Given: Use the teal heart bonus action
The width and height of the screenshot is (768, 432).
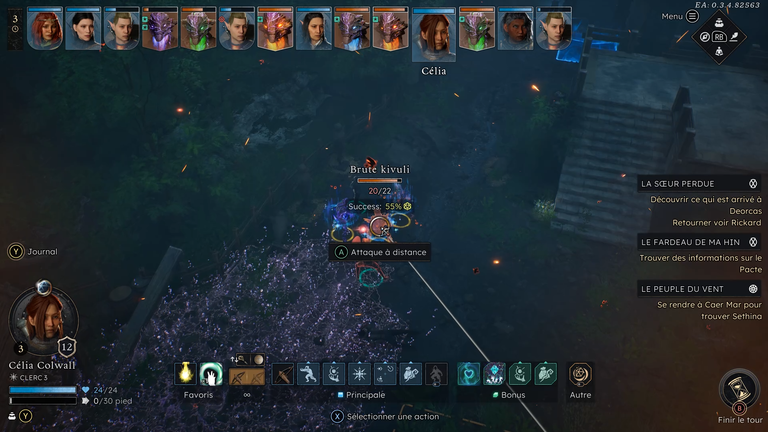Looking at the screenshot, I should click(469, 374).
